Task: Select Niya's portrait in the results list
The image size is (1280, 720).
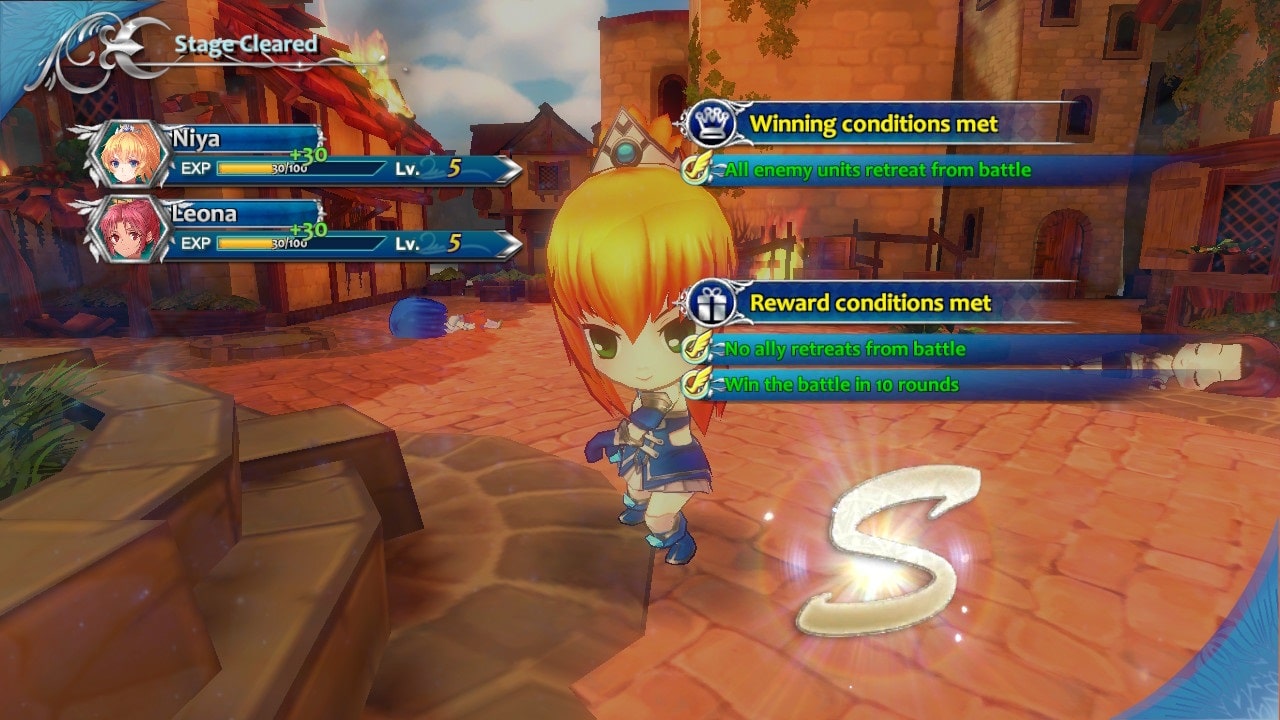Action: coord(127,155)
